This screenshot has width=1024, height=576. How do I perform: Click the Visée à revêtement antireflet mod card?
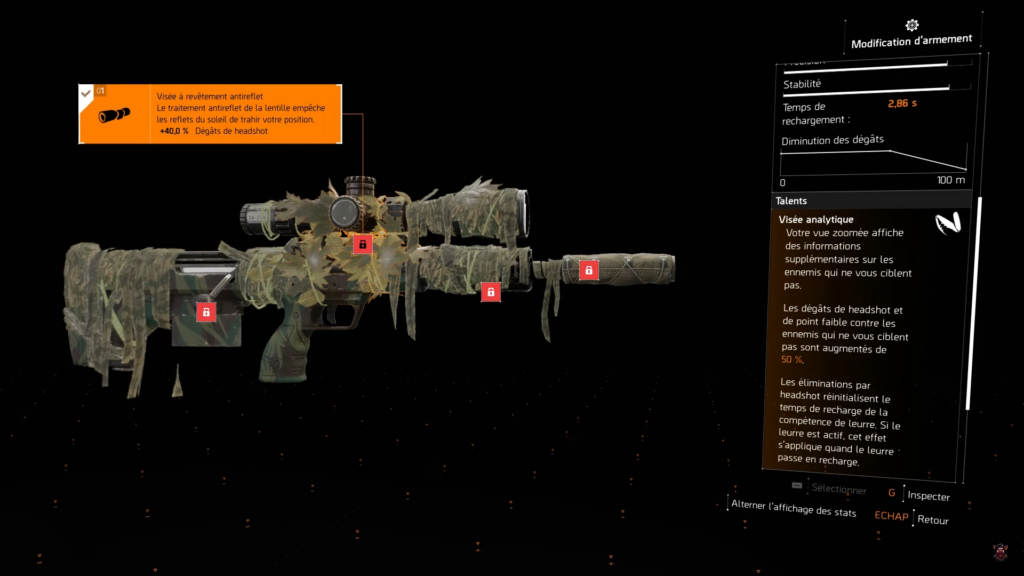pyautogui.click(x=209, y=114)
